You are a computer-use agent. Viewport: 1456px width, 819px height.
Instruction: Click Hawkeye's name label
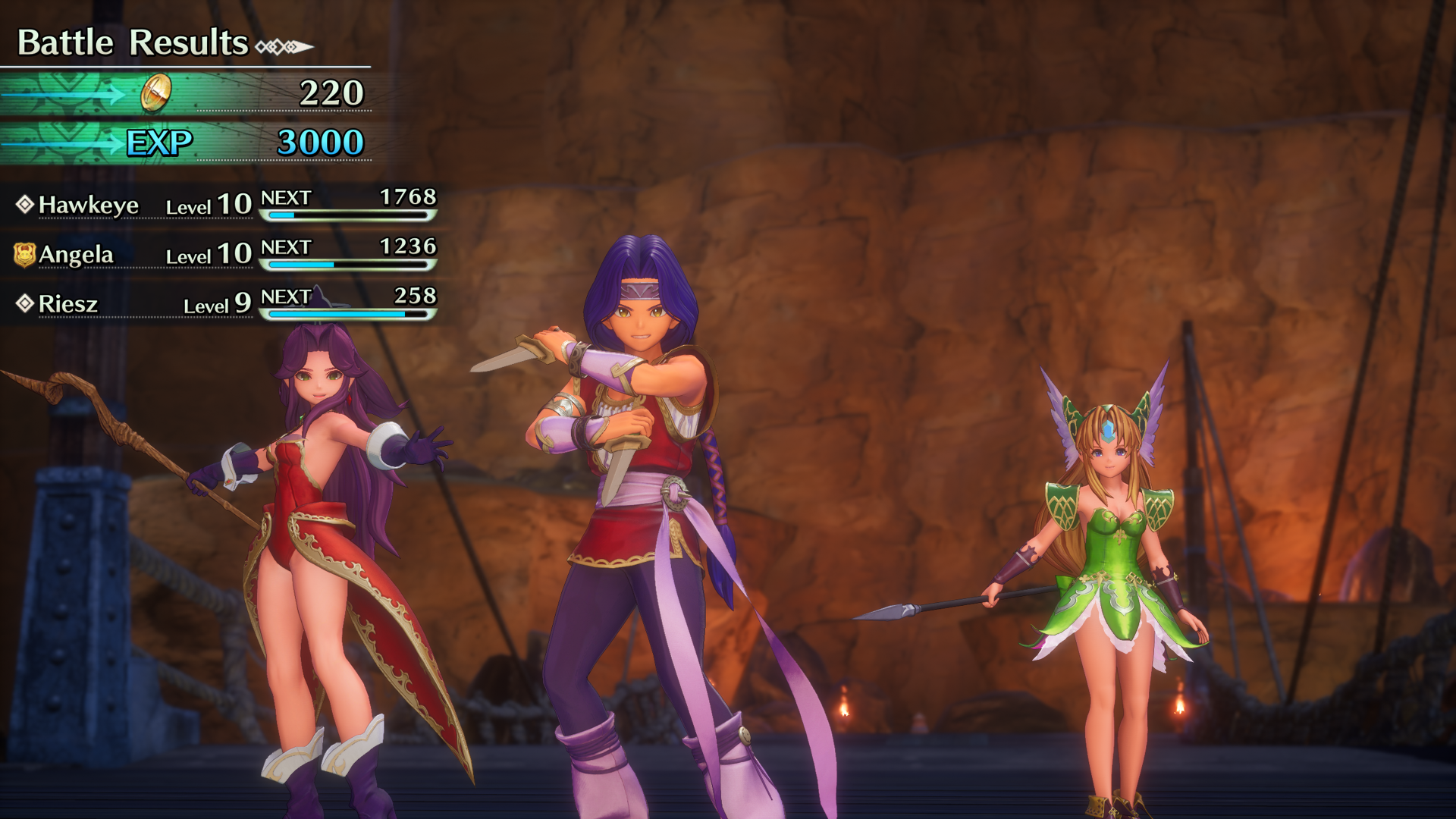click(89, 205)
